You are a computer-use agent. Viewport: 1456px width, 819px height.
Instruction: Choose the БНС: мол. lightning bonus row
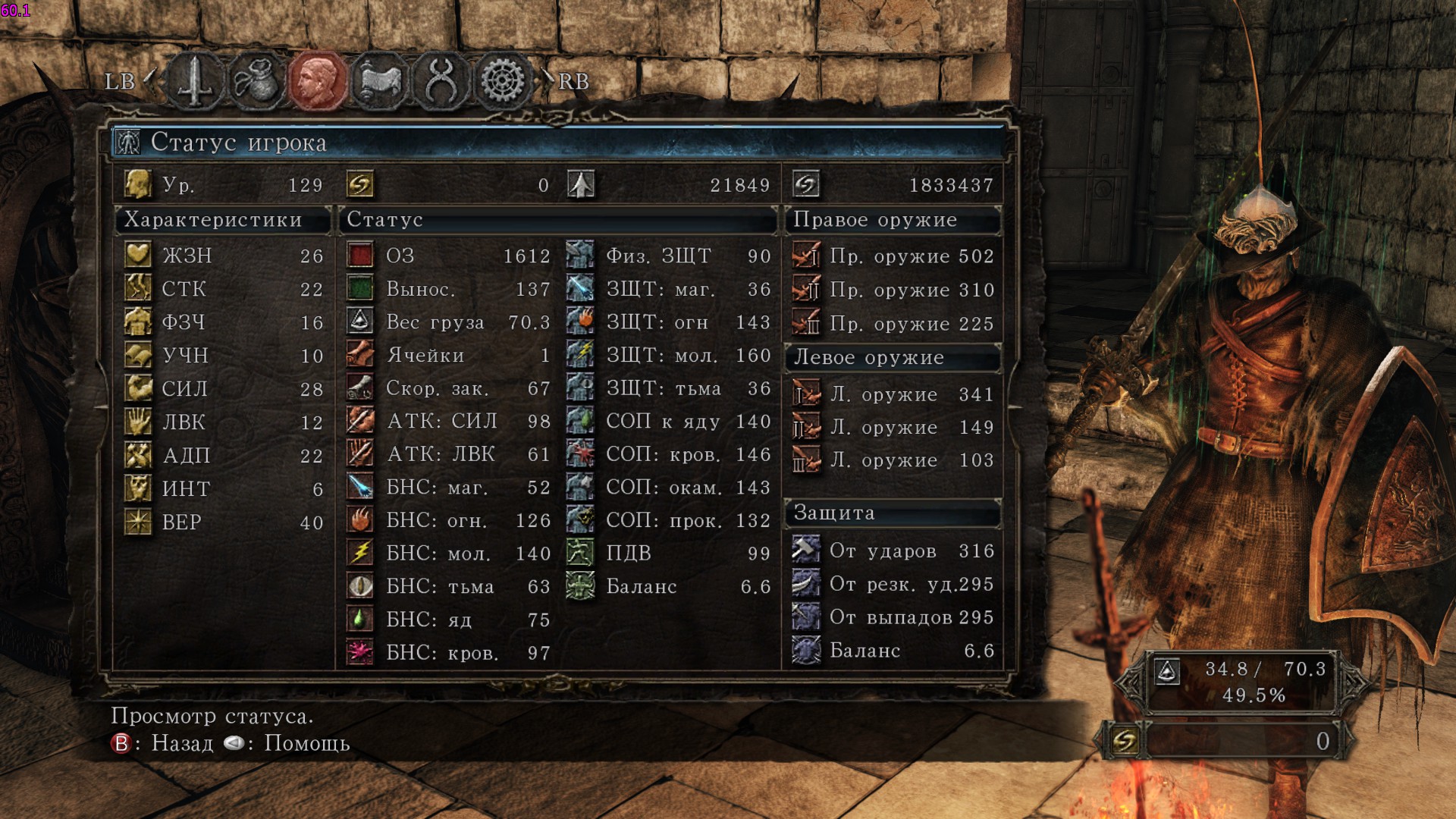pos(447,554)
